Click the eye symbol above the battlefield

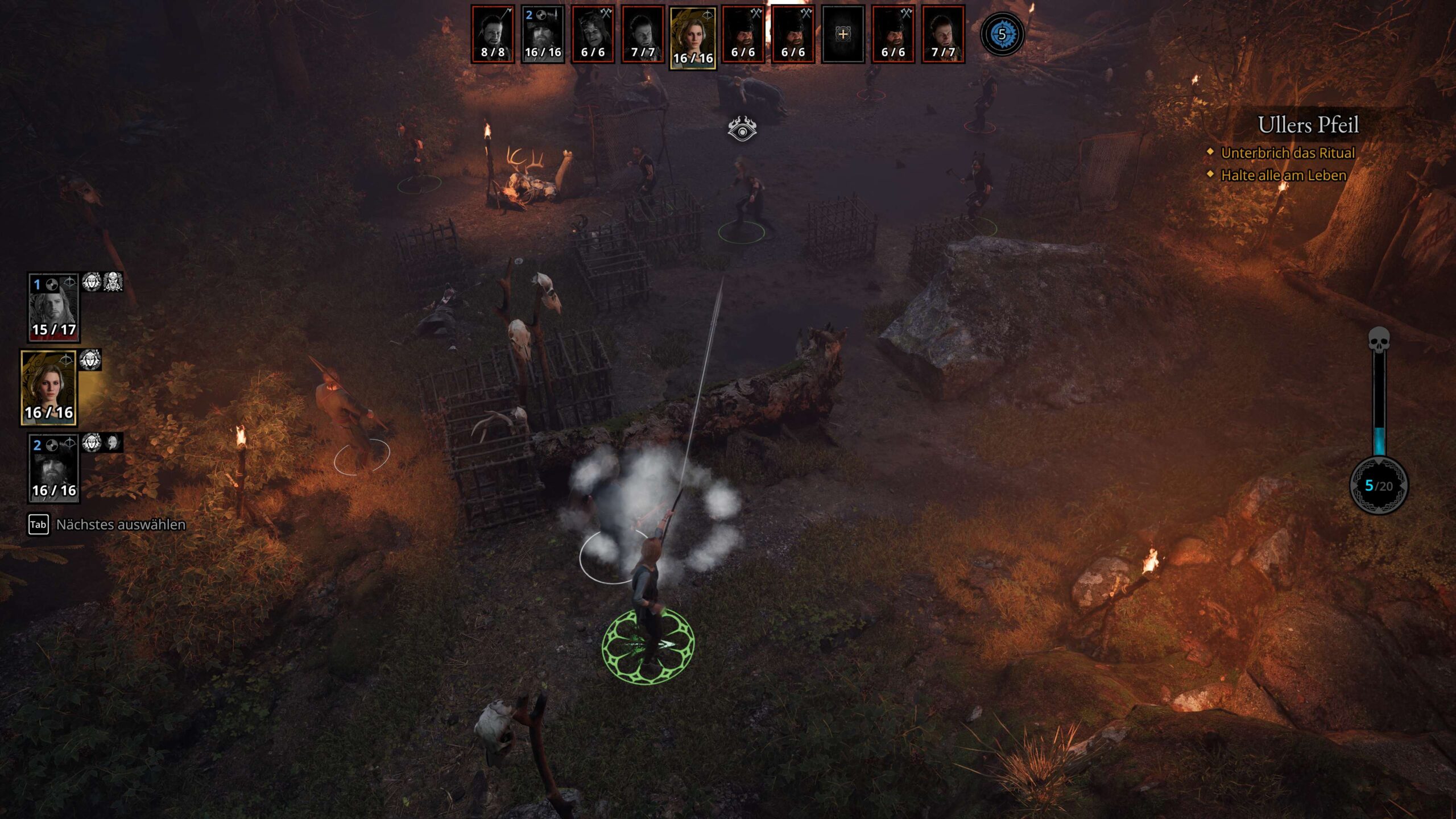[x=742, y=129]
